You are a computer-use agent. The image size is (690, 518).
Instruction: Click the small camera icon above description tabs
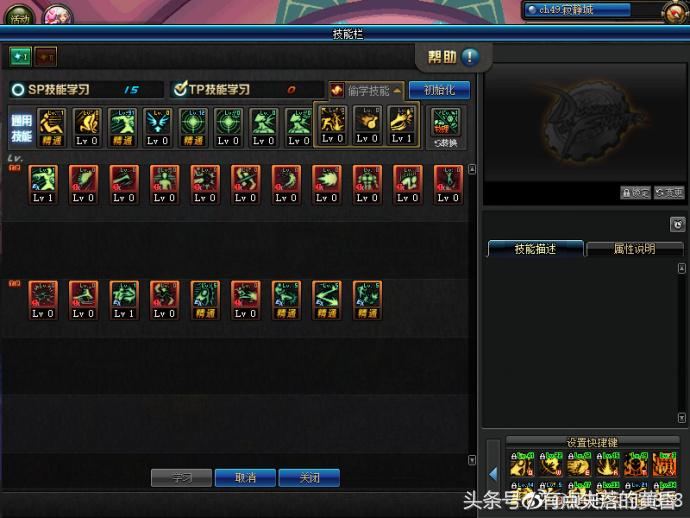click(x=677, y=224)
